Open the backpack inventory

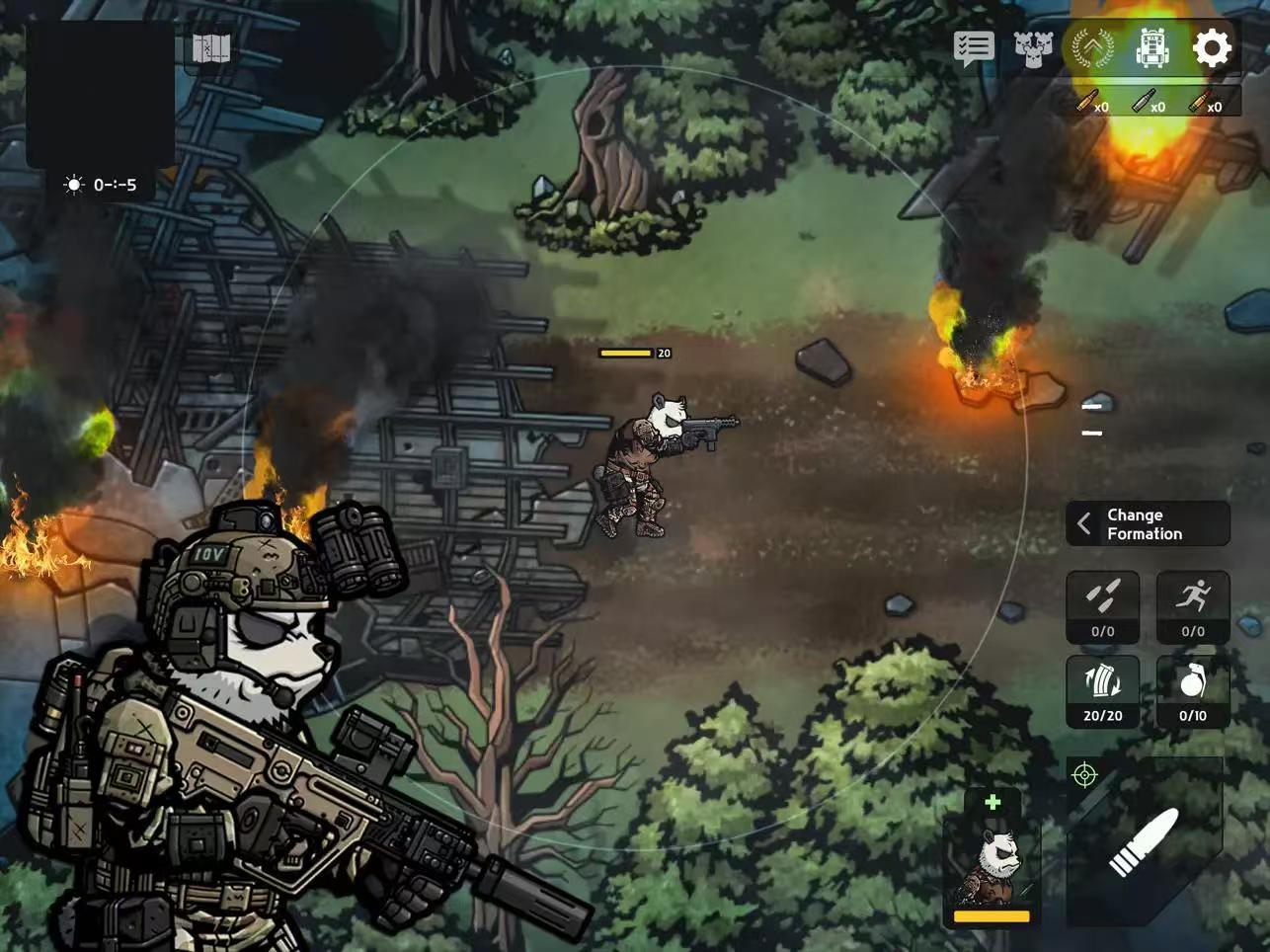[x=1151, y=47]
